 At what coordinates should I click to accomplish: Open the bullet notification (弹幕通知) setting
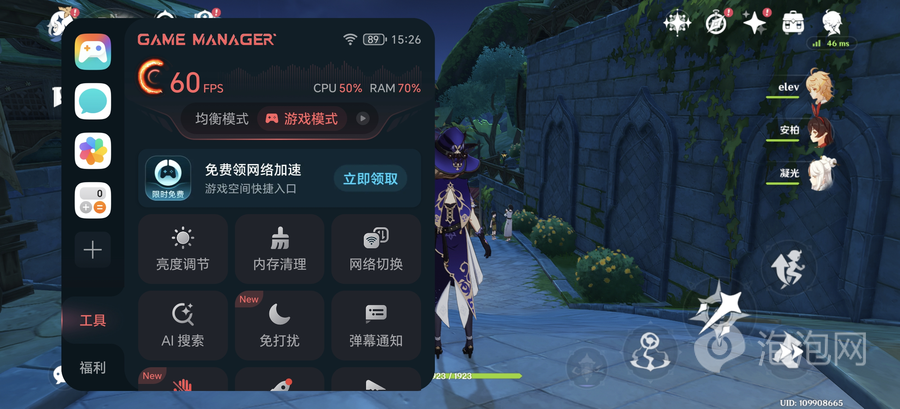pos(376,325)
